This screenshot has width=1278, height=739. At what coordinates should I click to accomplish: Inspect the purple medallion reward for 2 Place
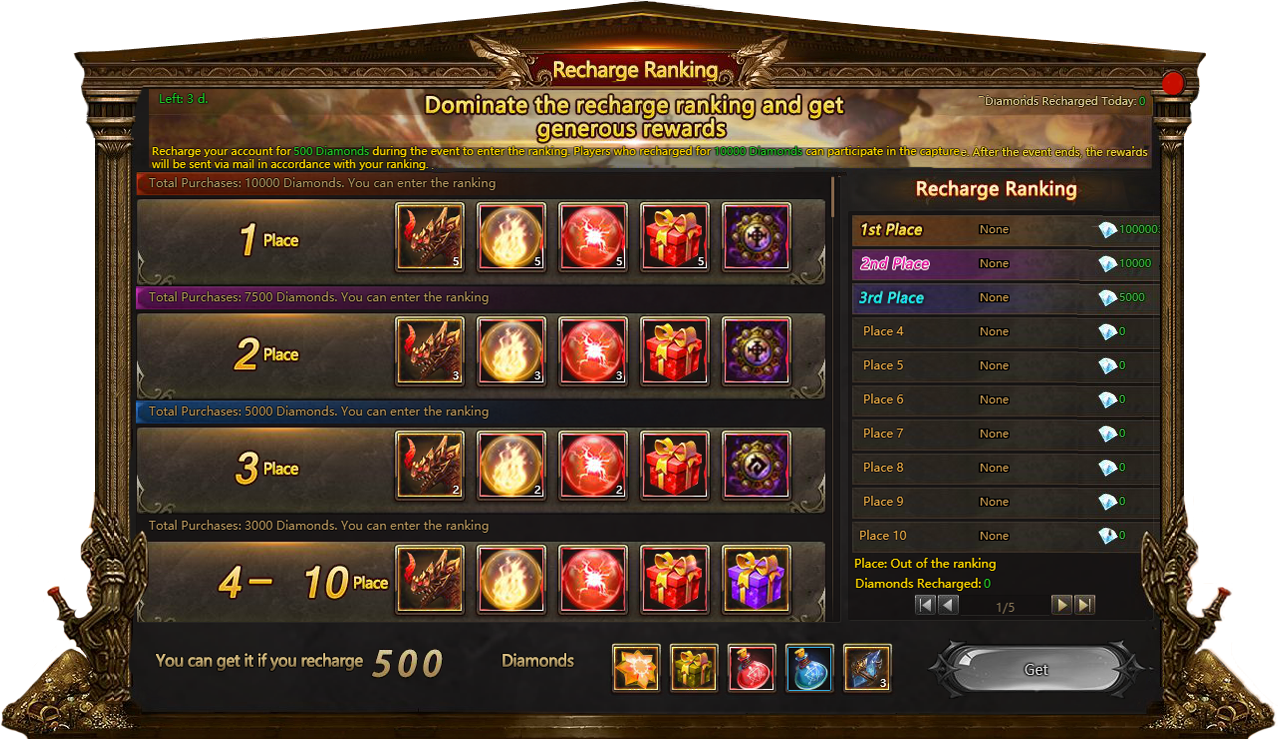tap(756, 351)
